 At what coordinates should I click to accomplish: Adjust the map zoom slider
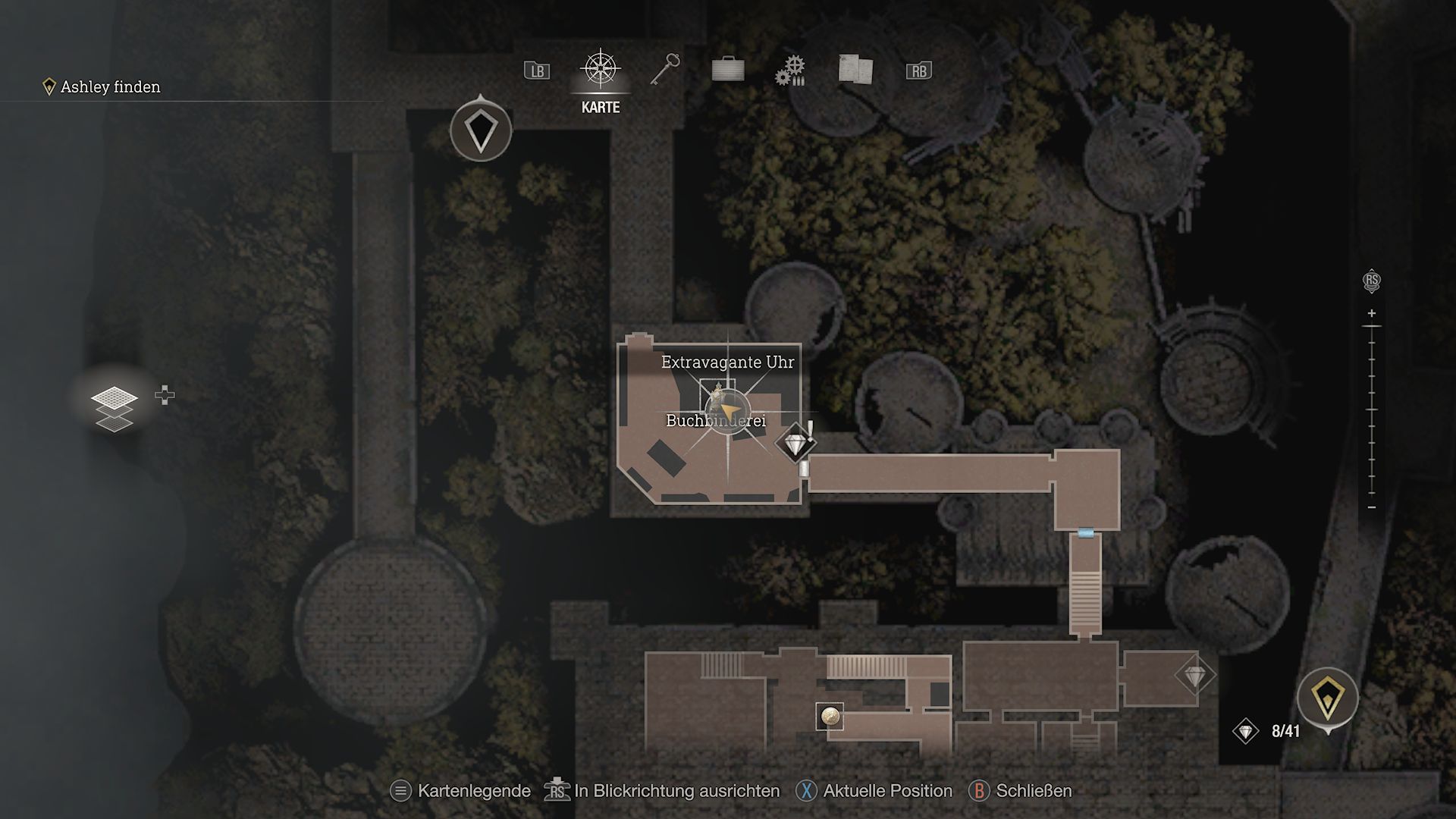[1371, 409]
